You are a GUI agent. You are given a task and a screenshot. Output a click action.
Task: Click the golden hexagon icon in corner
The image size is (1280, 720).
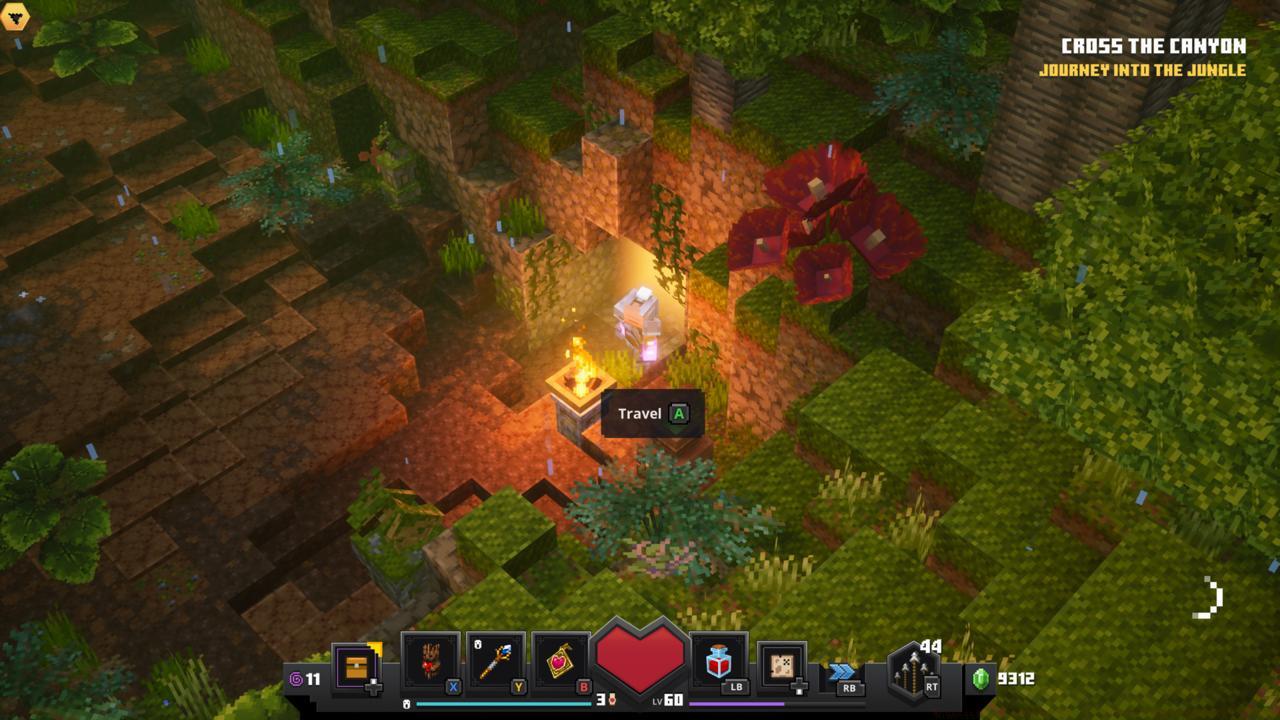(x=15, y=17)
